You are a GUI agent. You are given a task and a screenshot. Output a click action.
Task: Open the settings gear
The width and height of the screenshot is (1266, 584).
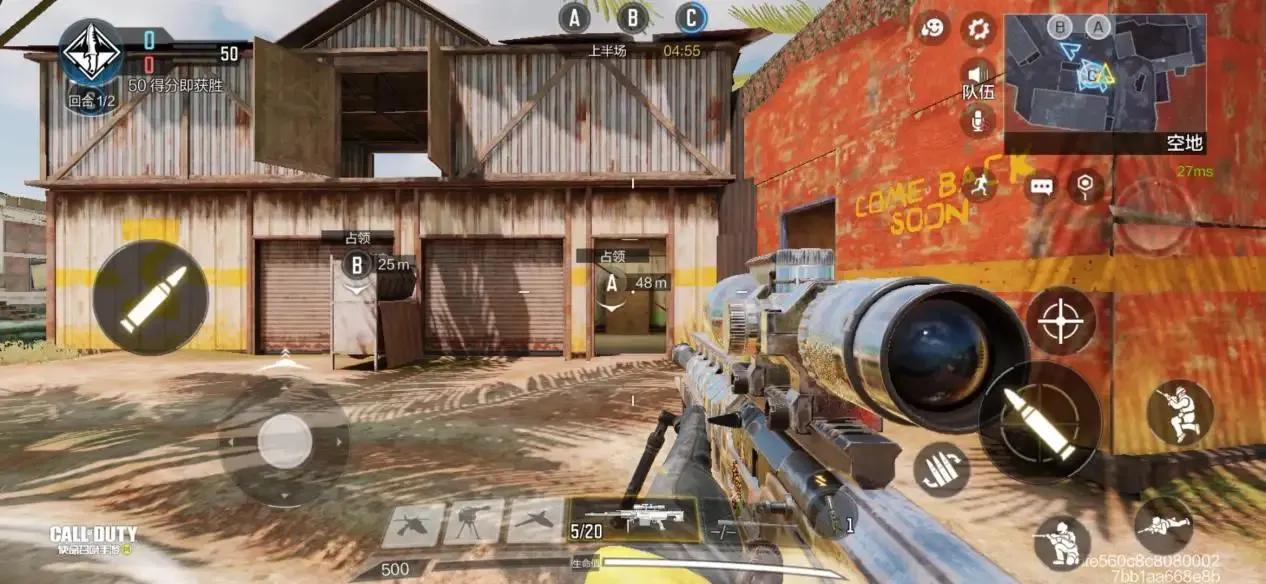(x=978, y=30)
